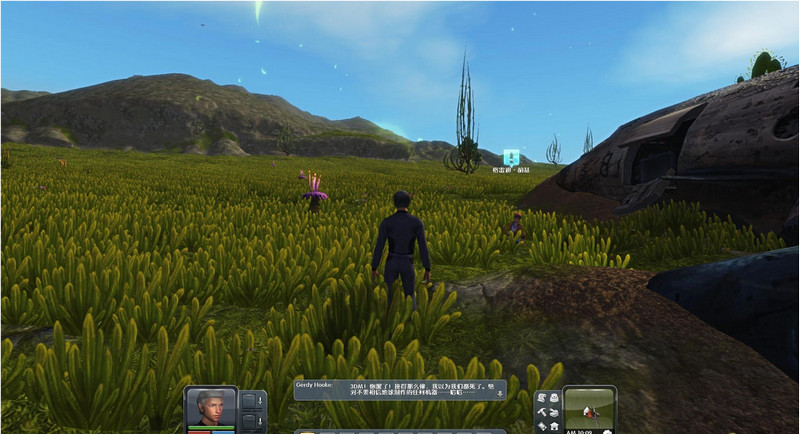This screenshot has width=800, height=434.
Task: Expand the dialogue box with the arrow
Action: pos(500,395)
